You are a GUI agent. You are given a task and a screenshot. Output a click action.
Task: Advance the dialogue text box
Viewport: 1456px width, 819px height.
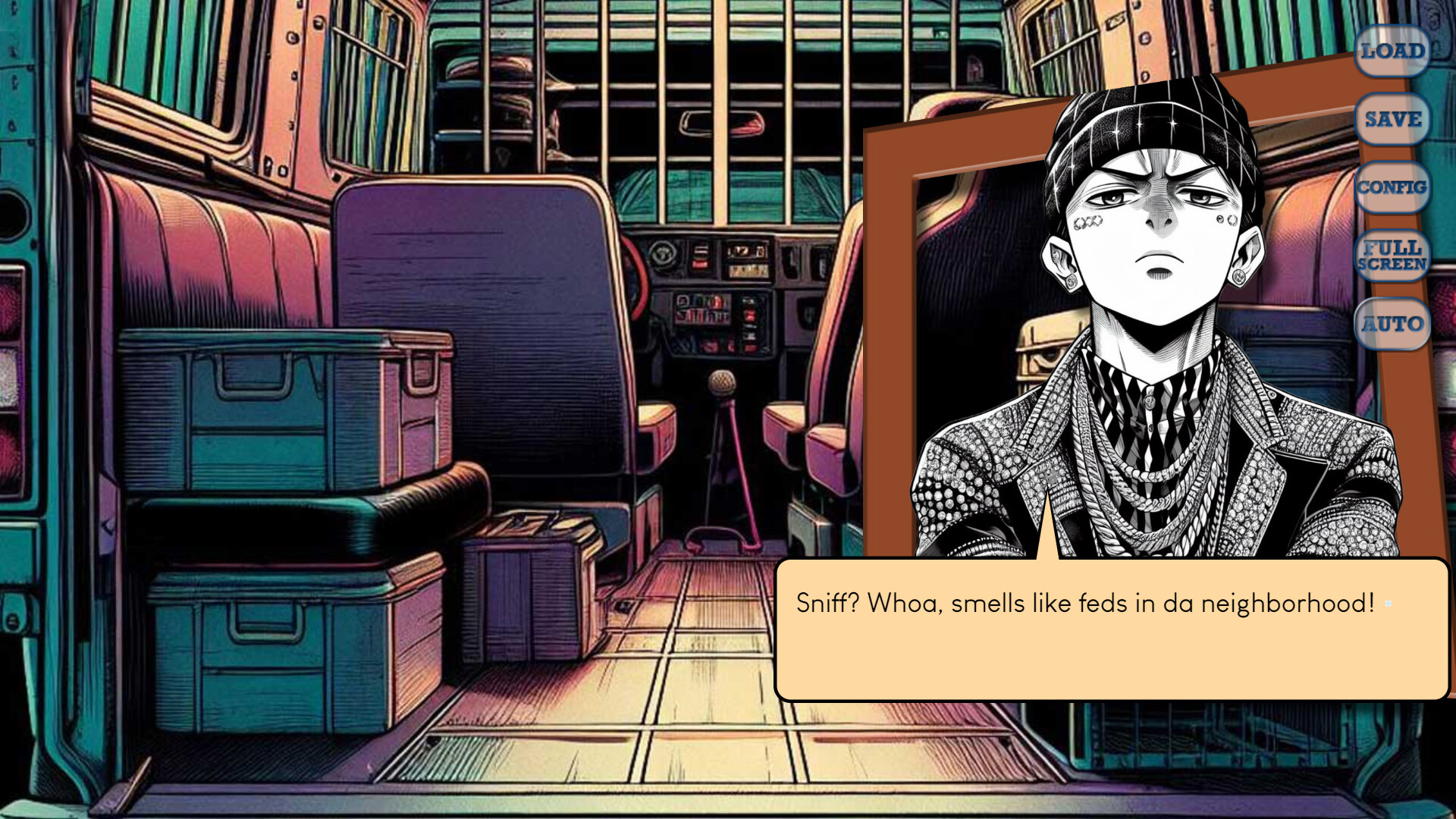tap(1111, 629)
